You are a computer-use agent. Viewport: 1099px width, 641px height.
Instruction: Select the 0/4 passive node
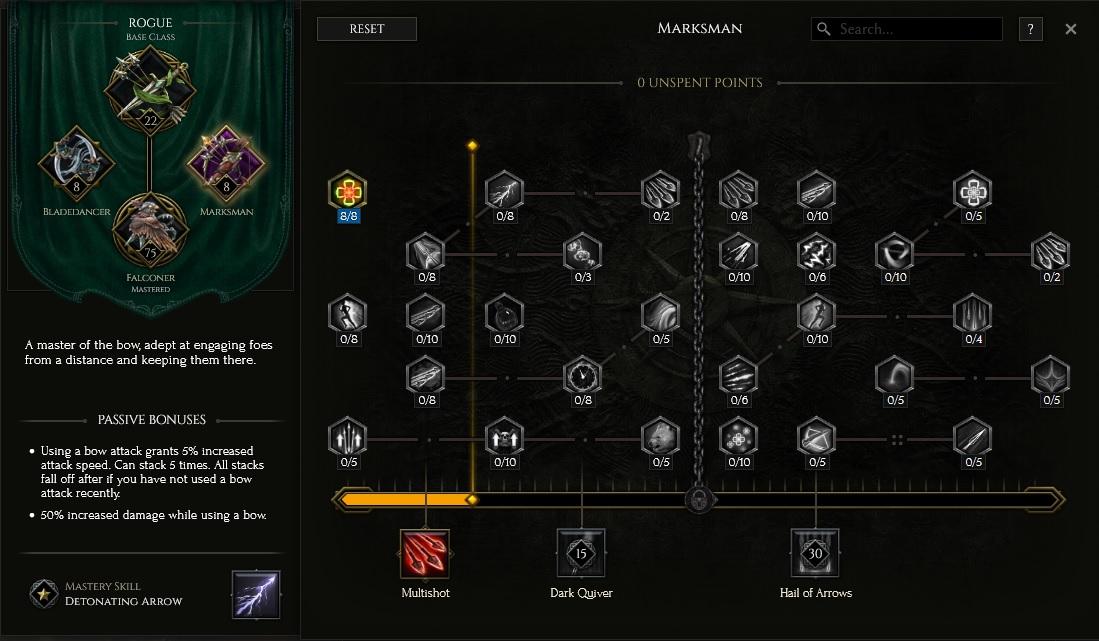pyautogui.click(x=972, y=314)
